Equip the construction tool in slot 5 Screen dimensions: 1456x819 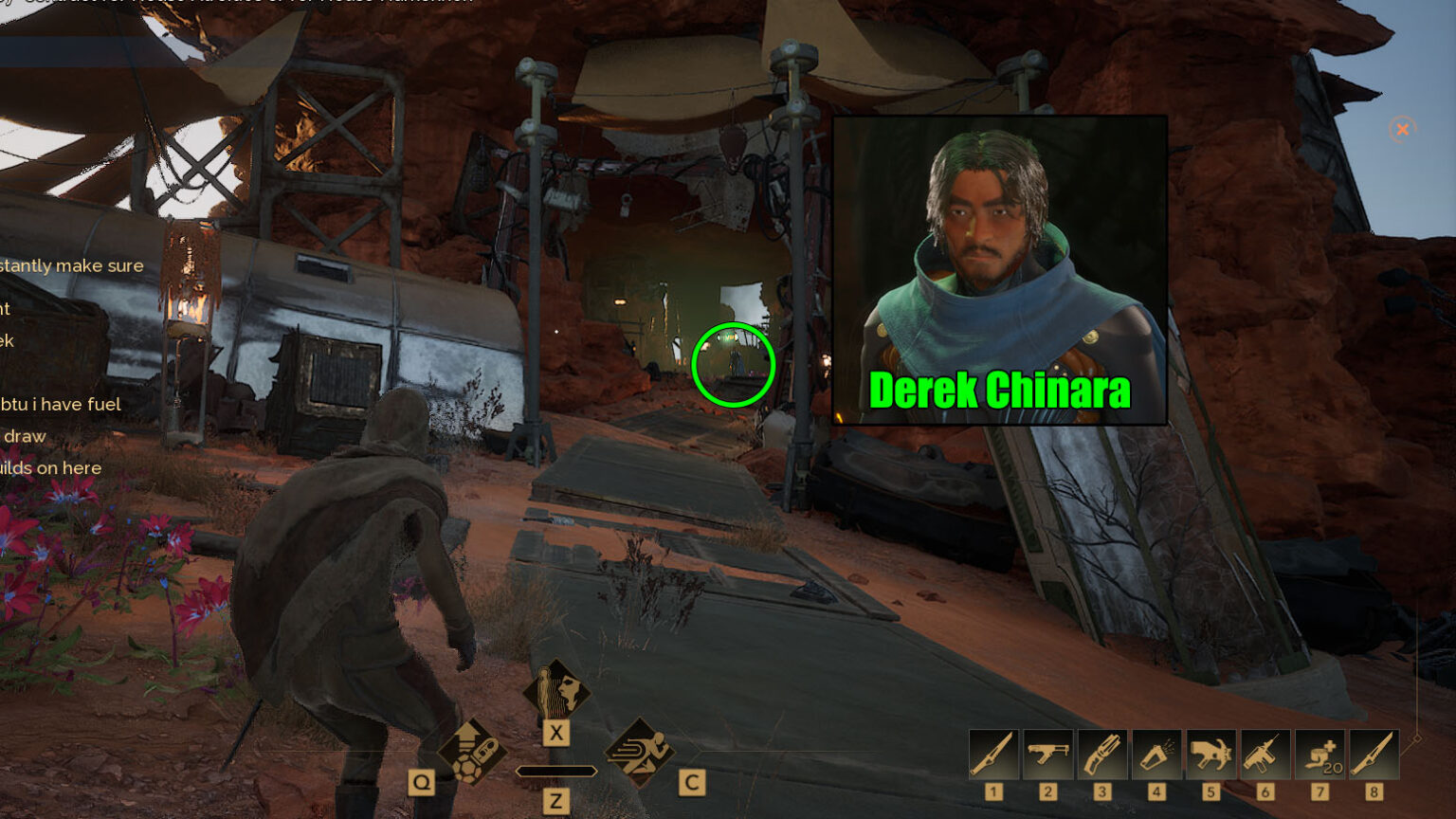tap(1210, 754)
